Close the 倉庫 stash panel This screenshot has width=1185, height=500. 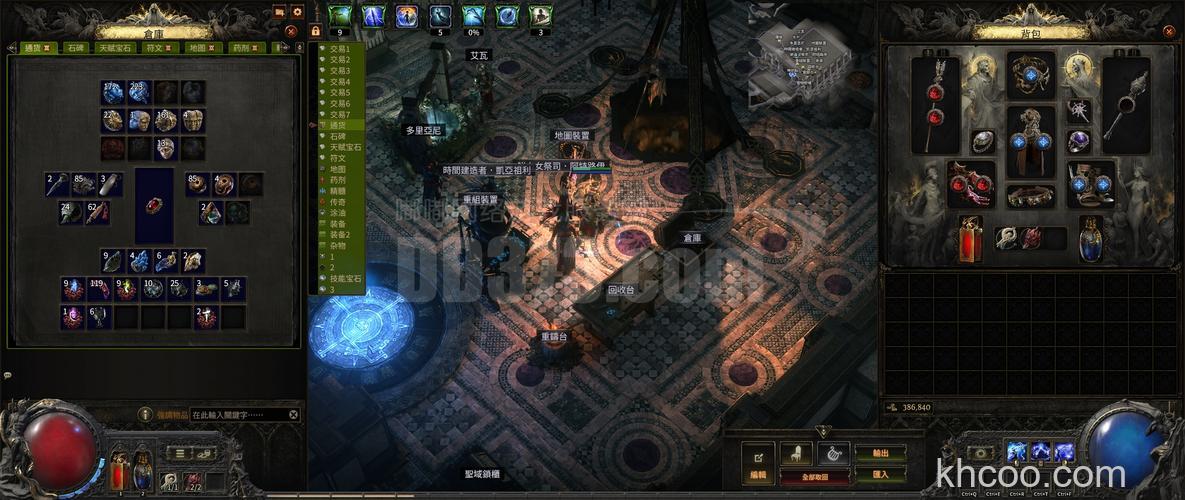coord(291,31)
